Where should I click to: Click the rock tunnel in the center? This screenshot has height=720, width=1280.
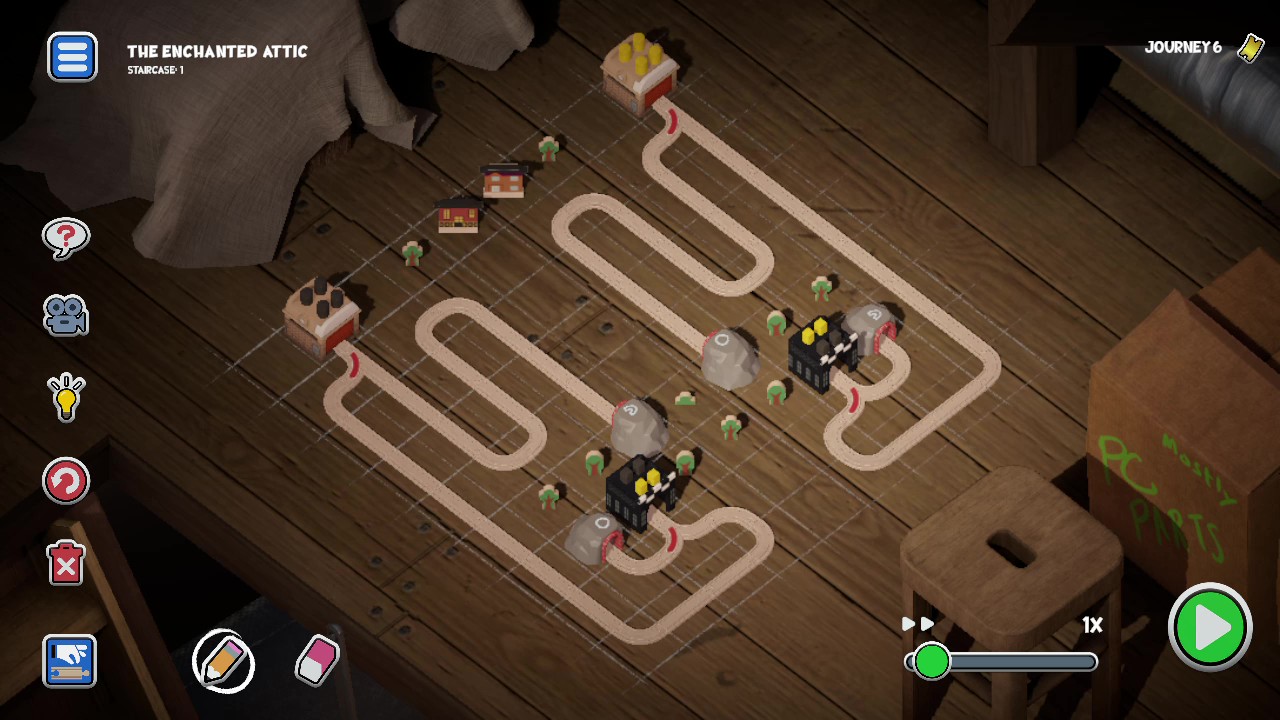point(729,360)
